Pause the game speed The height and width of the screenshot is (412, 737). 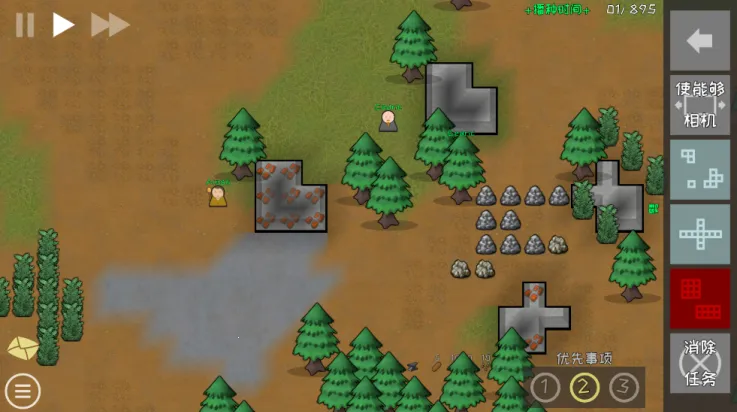point(24,25)
